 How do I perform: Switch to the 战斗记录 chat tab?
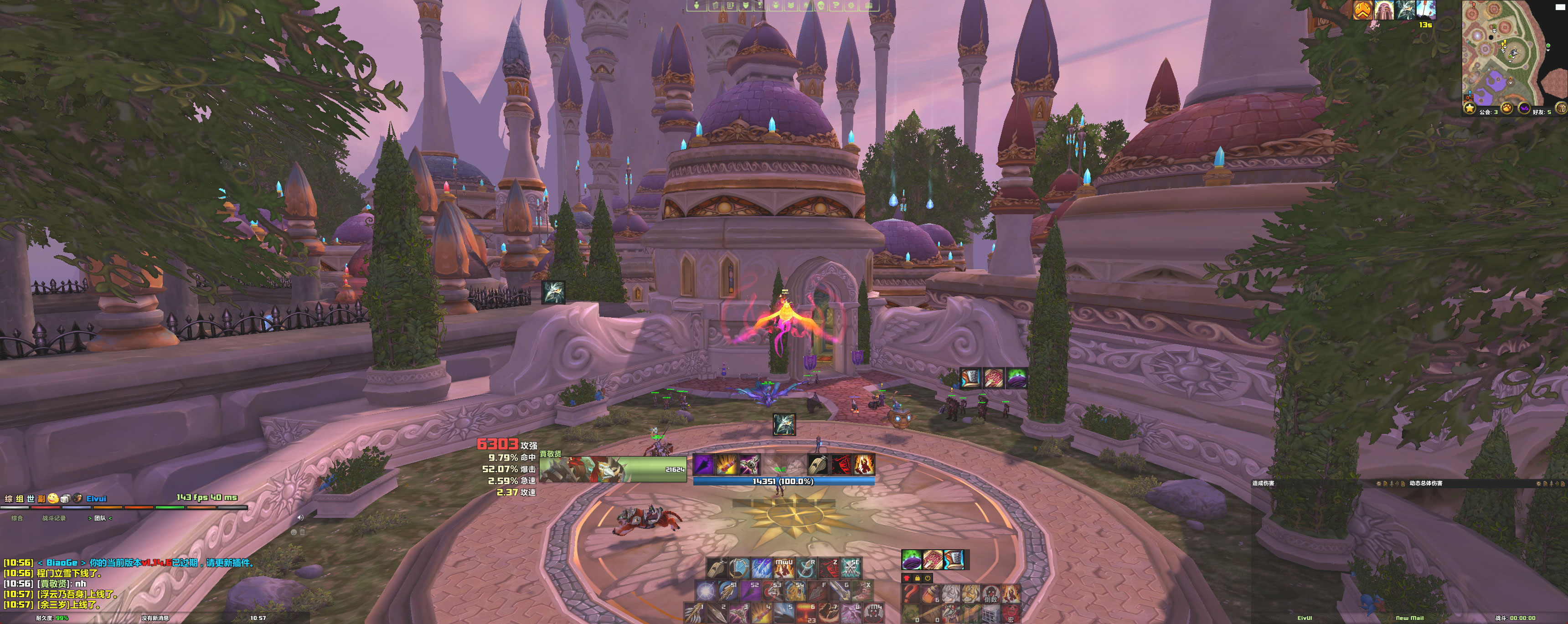[54, 518]
